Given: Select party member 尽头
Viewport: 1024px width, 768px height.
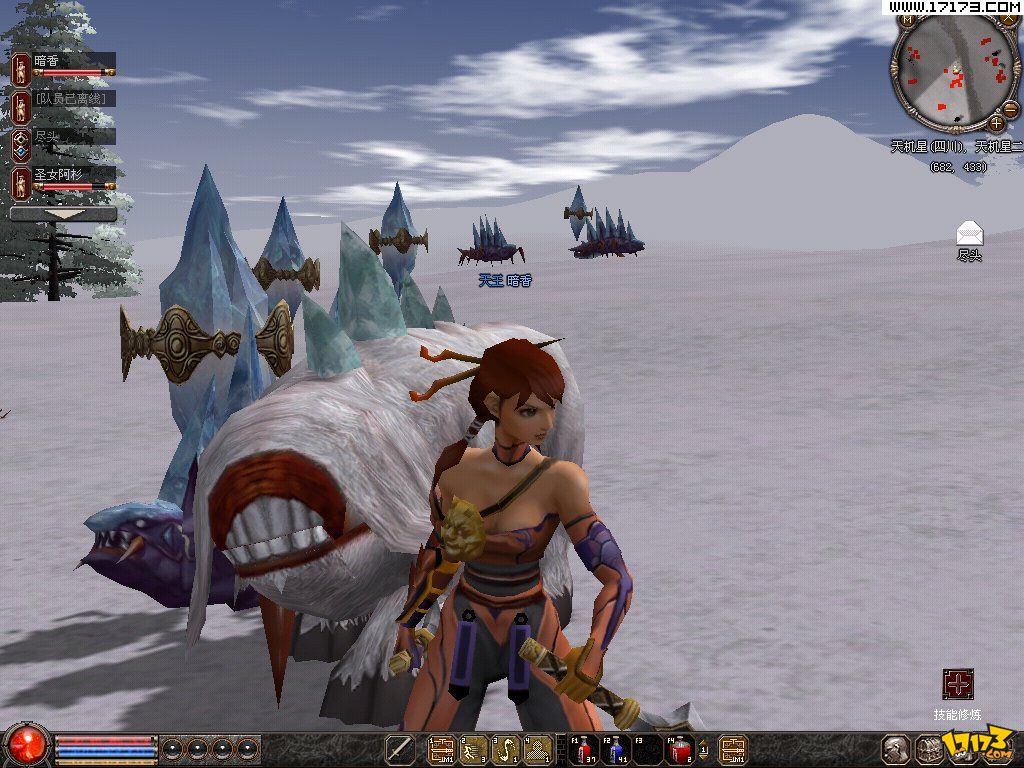Looking at the screenshot, I should click(x=62, y=138).
